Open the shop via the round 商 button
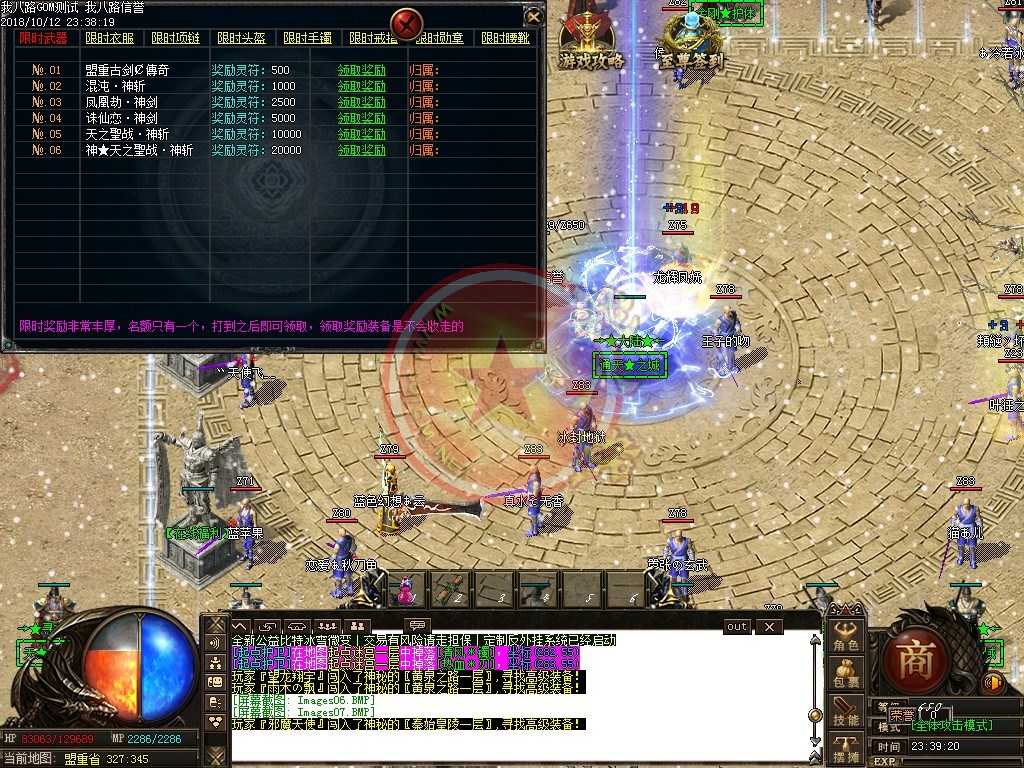Image resolution: width=1024 pixels, height=768 pixels. 914,660
